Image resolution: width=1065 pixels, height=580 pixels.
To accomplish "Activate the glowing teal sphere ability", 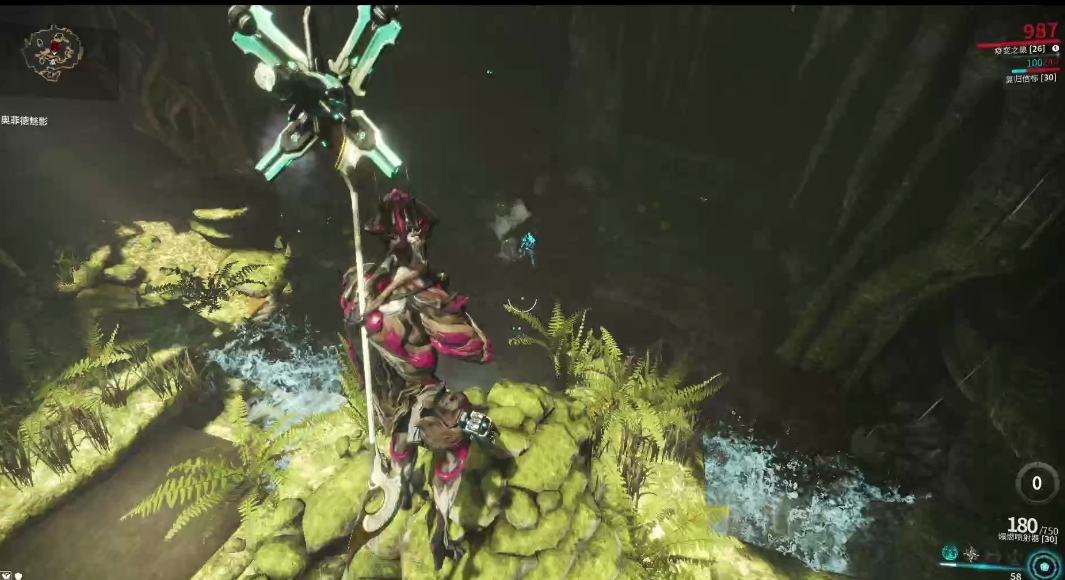I will pos(950,553).
